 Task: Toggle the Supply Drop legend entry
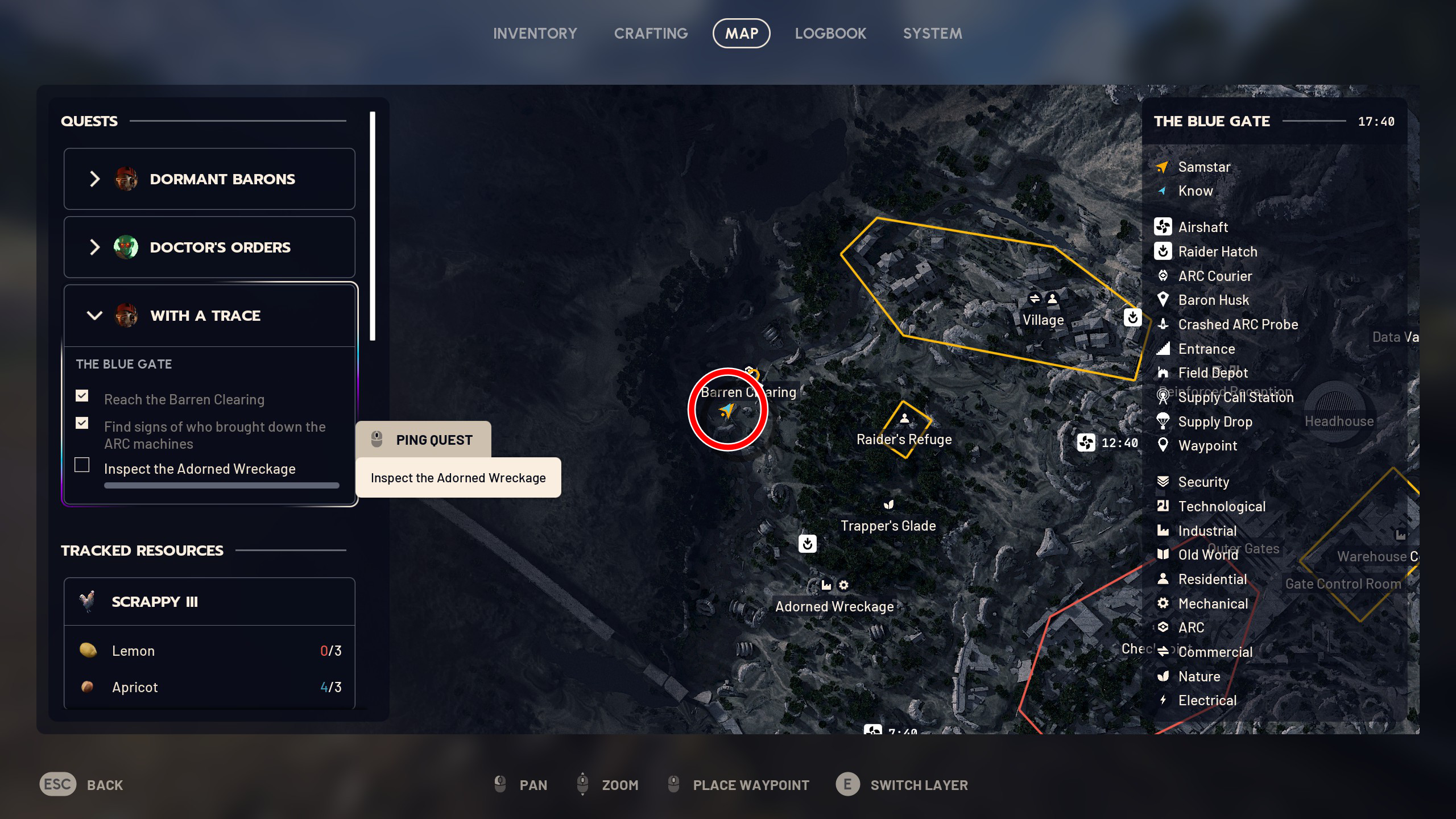(x=1215, y=421)
